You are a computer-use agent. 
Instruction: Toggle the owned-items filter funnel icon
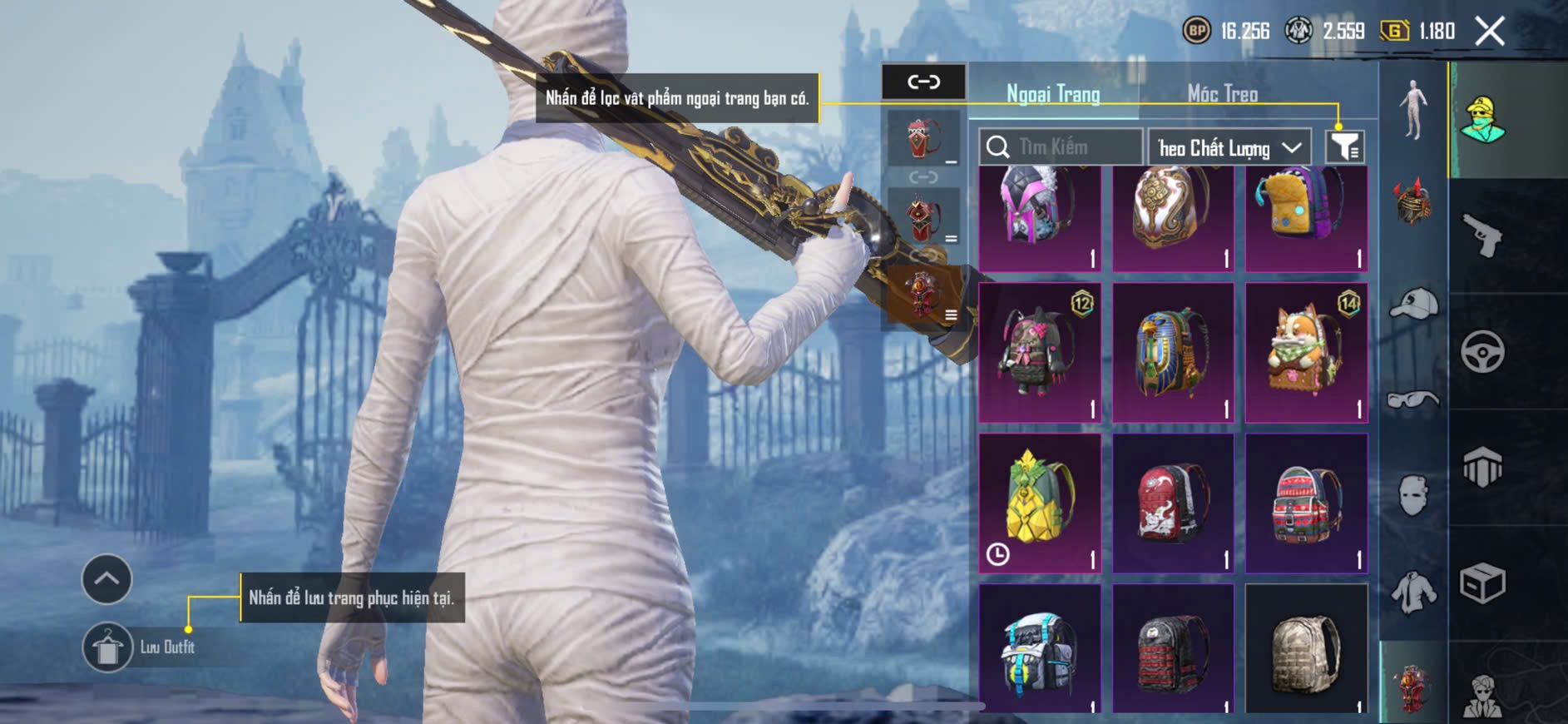point(1344,147)
